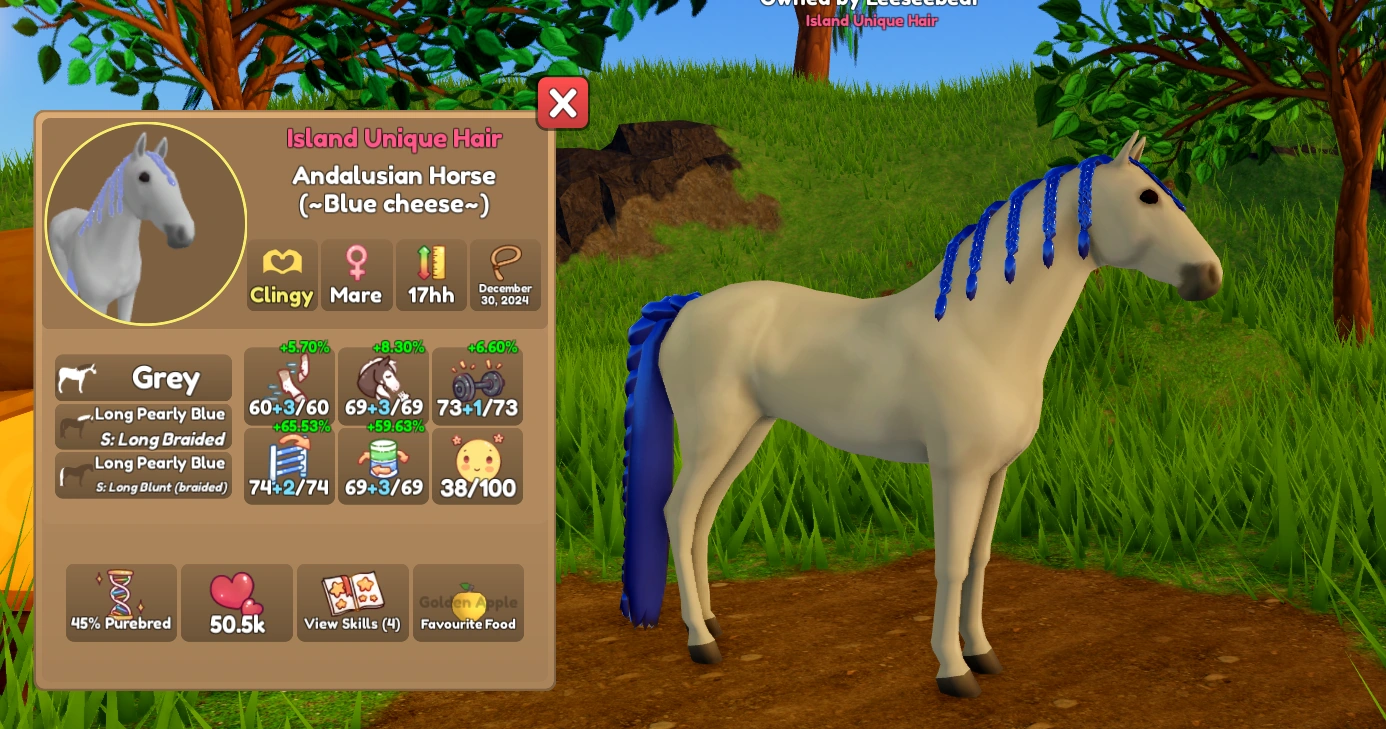Select the feed jar stat showing 69+3/69
This screenshot has width=1386, height=729.
click(382, 465)
